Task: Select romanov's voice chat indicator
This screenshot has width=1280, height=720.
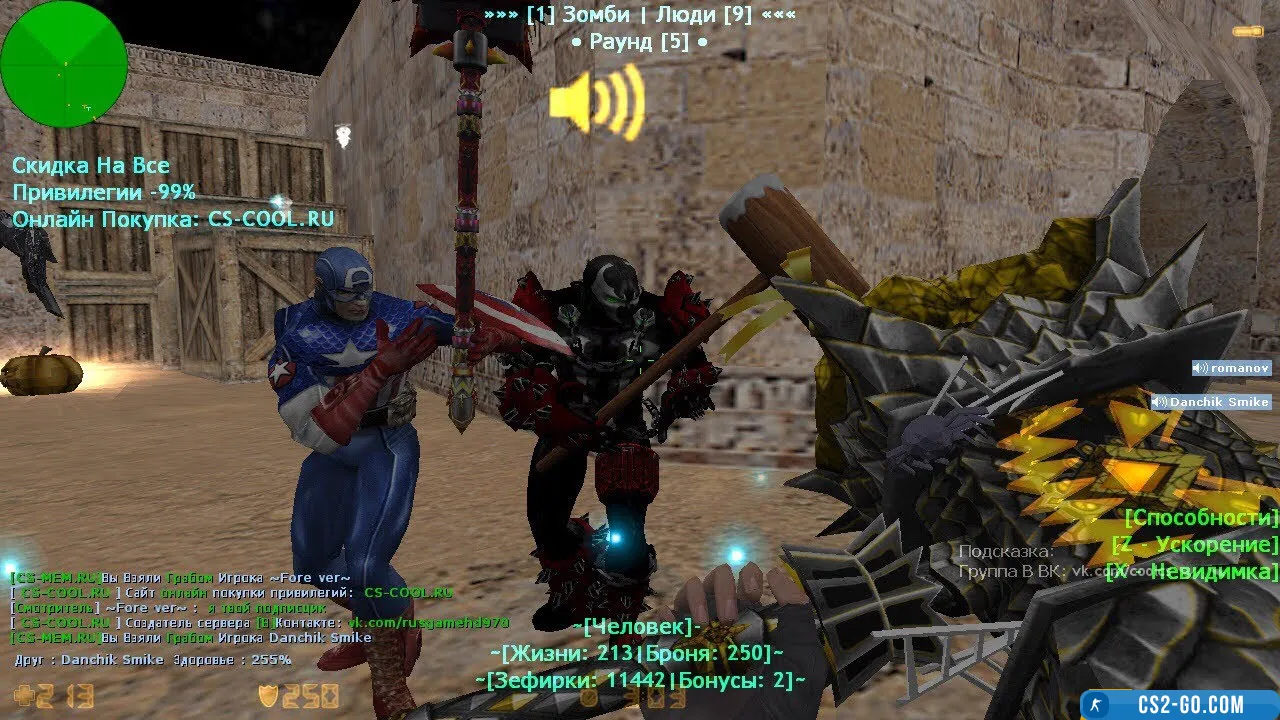Action: coord(1231,368)
